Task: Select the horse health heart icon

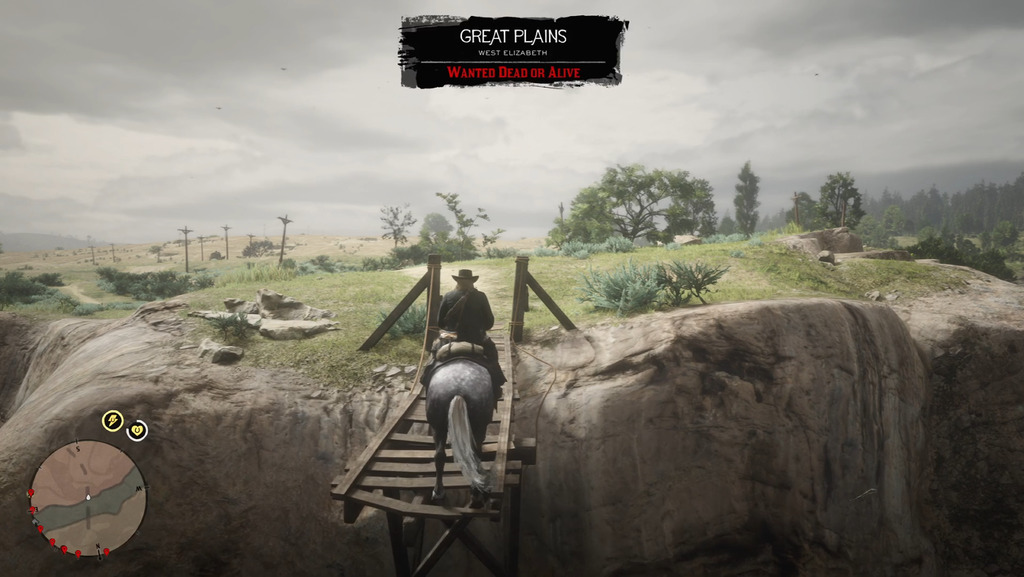Action: point(137,430)
